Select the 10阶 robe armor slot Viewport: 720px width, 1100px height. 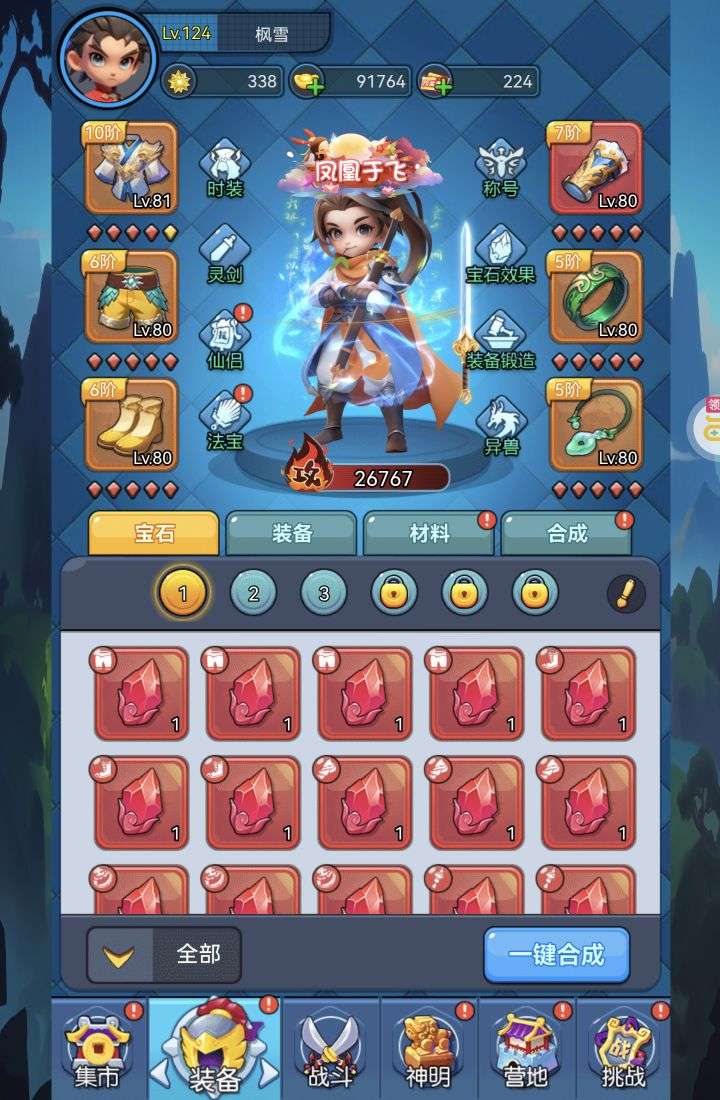coord(131,168)
